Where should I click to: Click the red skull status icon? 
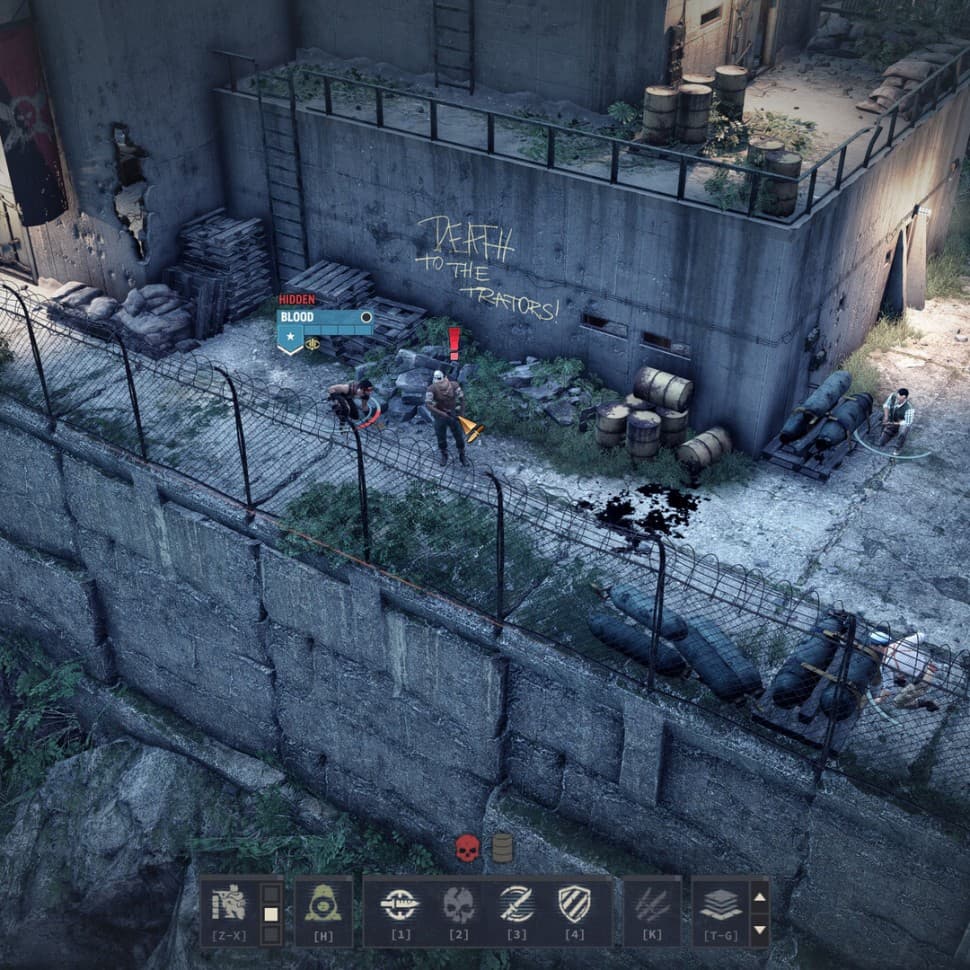[x=467, y=848]
